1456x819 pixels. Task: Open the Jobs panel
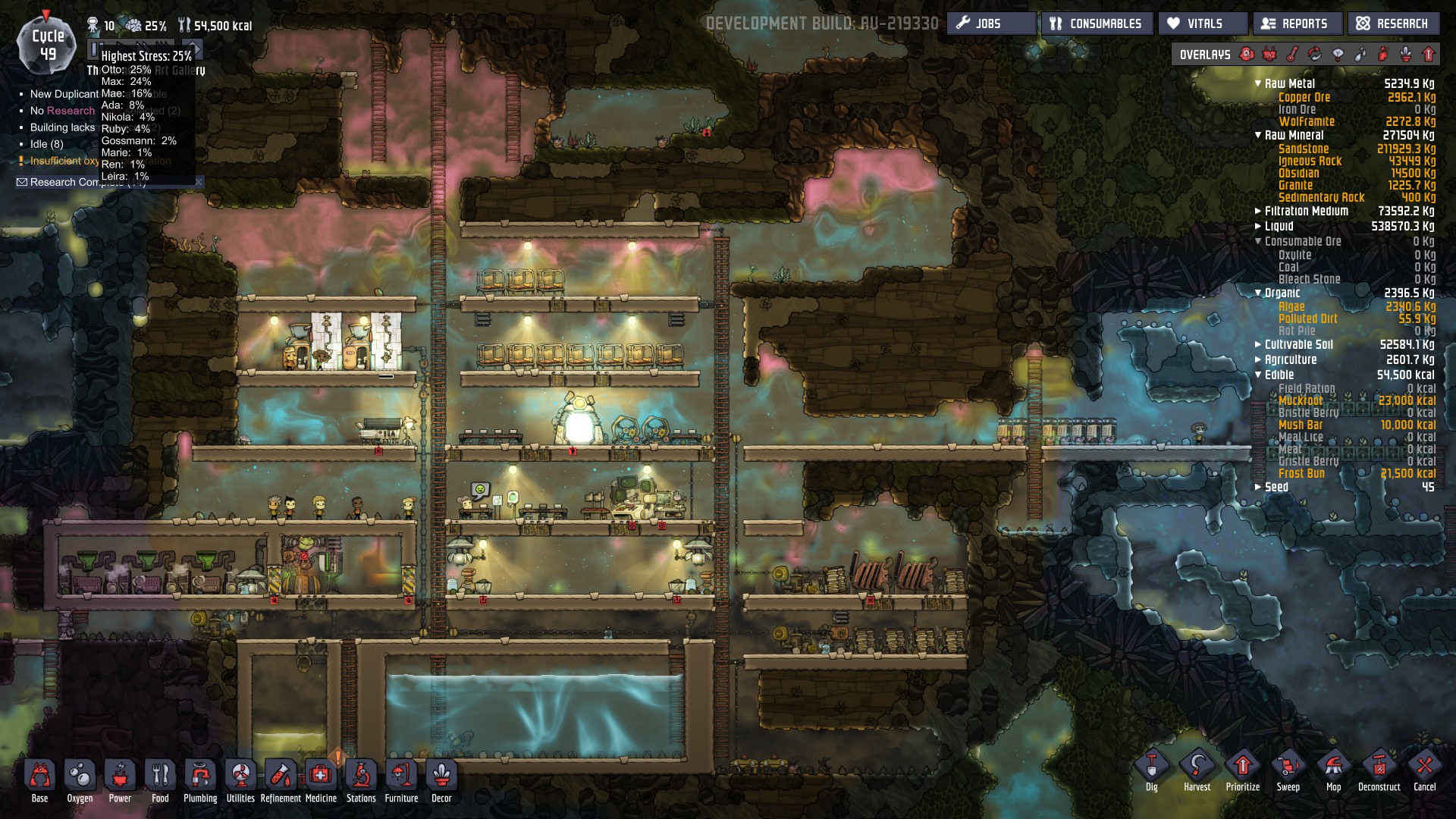990,24
